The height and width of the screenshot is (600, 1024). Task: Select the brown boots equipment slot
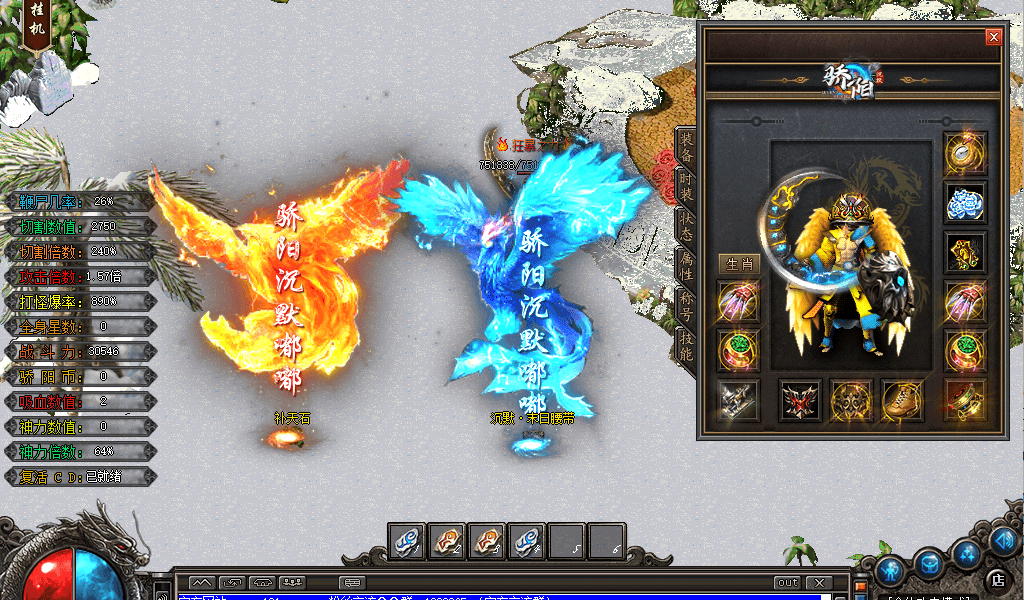[902, 400]
